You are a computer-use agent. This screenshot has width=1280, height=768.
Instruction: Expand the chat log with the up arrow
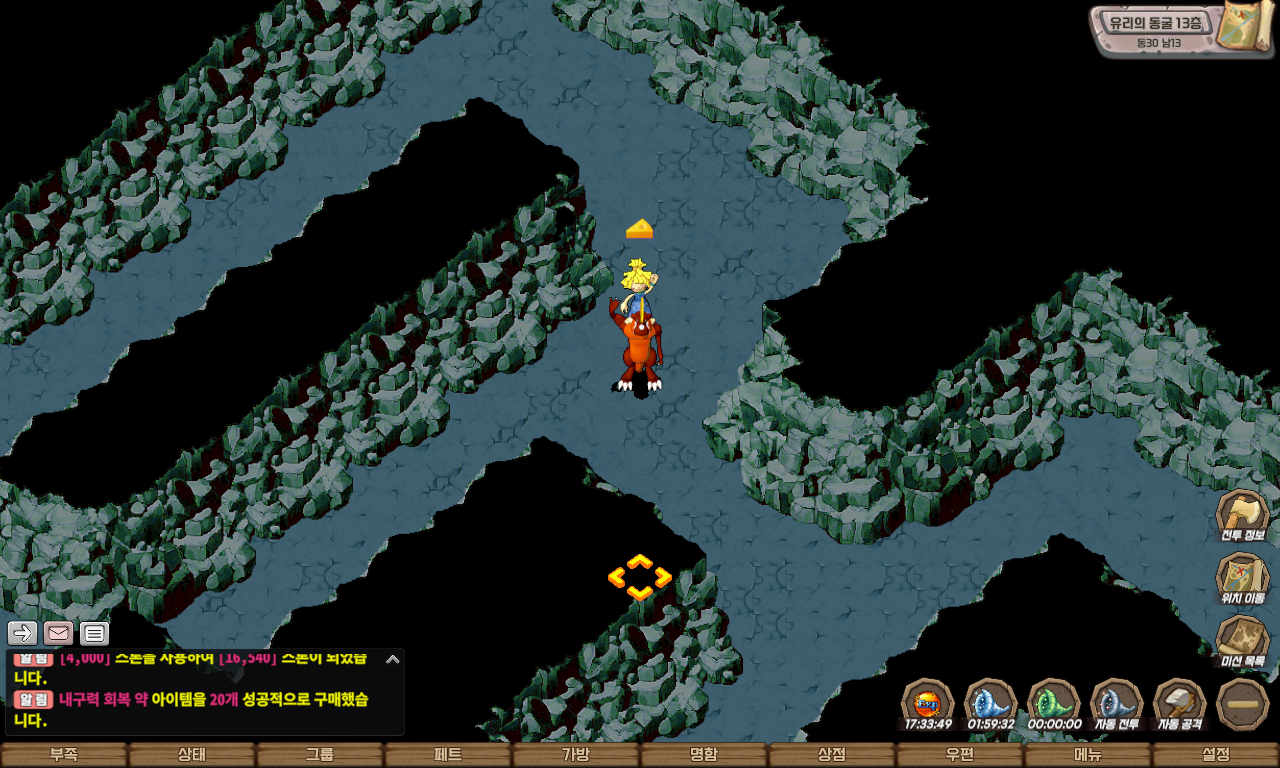(392, 659)
